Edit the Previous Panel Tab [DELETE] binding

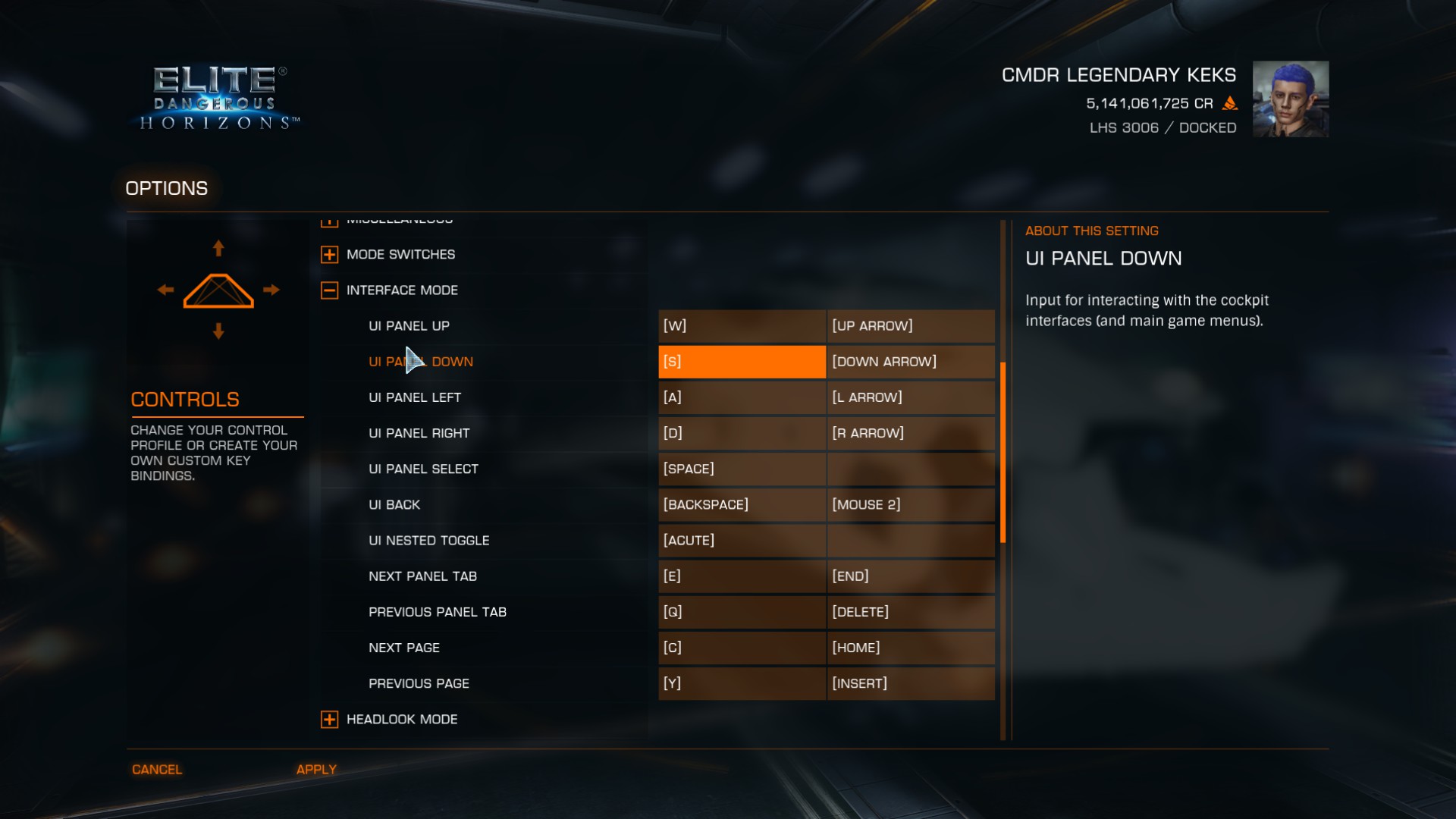pos(910,612)
